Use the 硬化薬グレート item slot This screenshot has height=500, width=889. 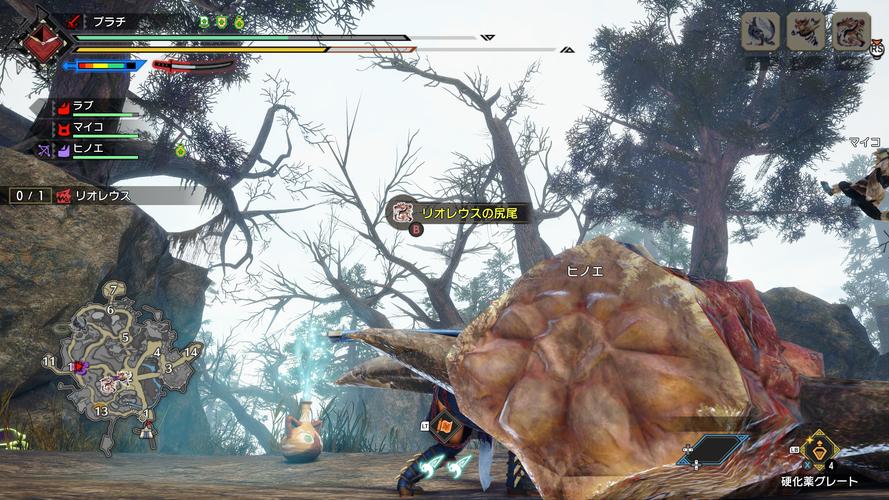[x=820, y=452]
